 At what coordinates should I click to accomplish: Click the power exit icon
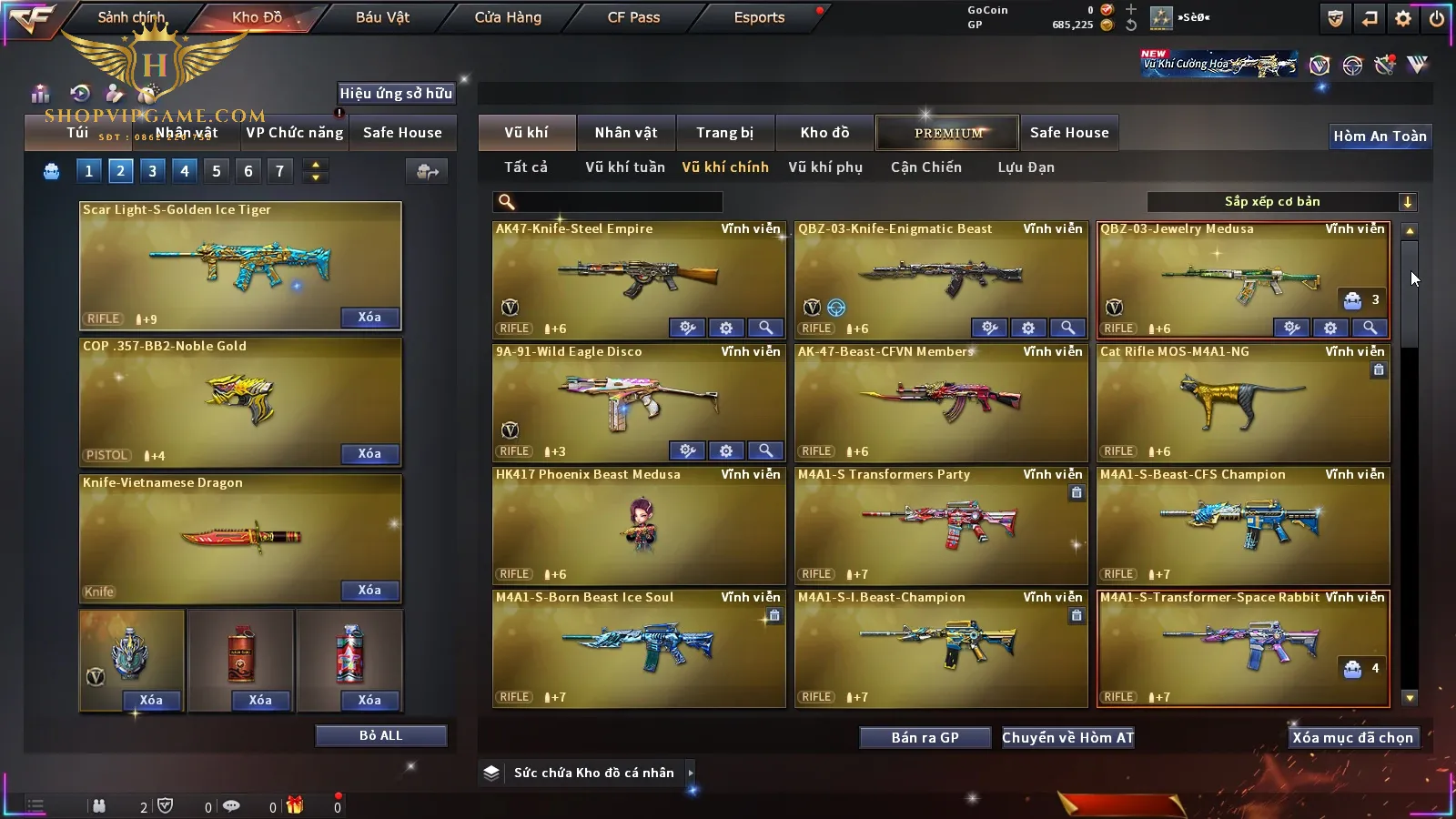click(x=1437, y=18)
